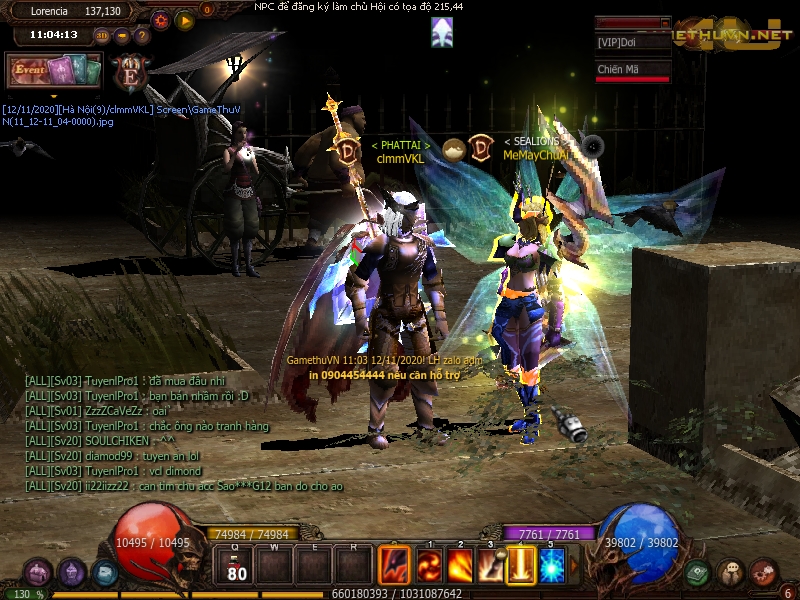Choose the weapon strike skill in slot 3
The width and height of the screenshot is (800, 600).
(490, 566)
